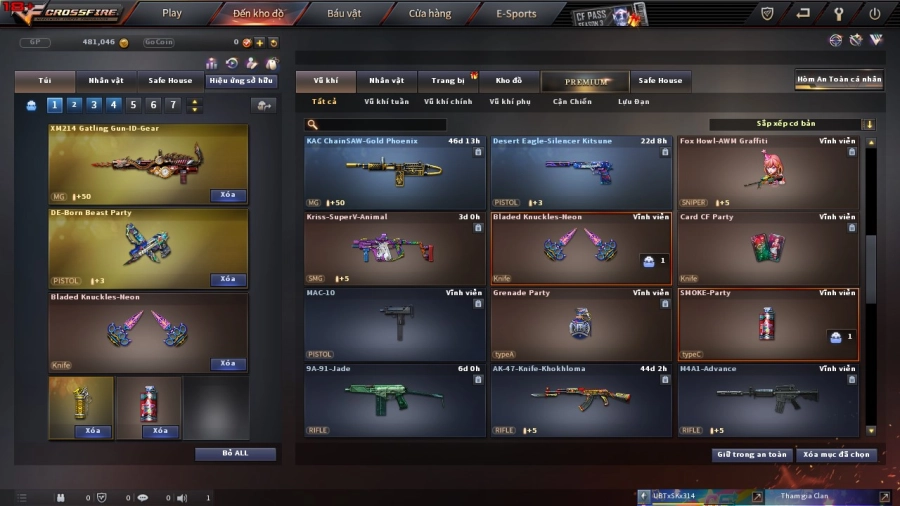This screenshot has height=506, width=900.
Task: Switch to the Trang bị tab
Action: pos(448,80)
